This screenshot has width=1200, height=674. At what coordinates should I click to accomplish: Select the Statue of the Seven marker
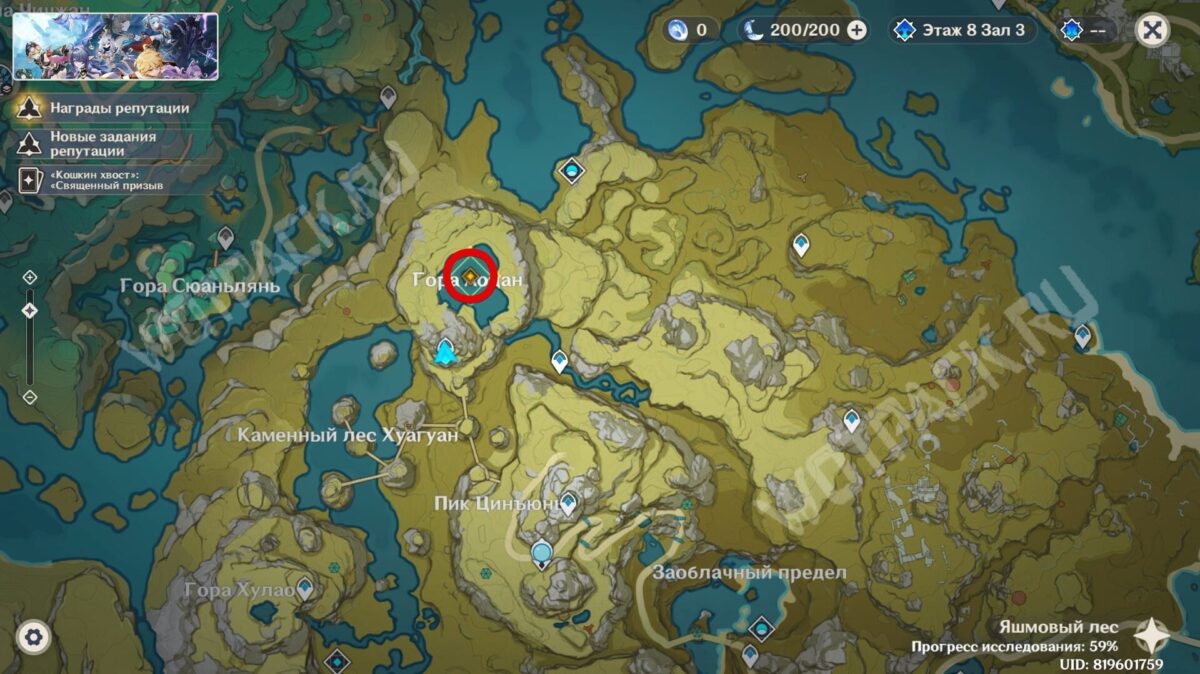tap(446, 351)
